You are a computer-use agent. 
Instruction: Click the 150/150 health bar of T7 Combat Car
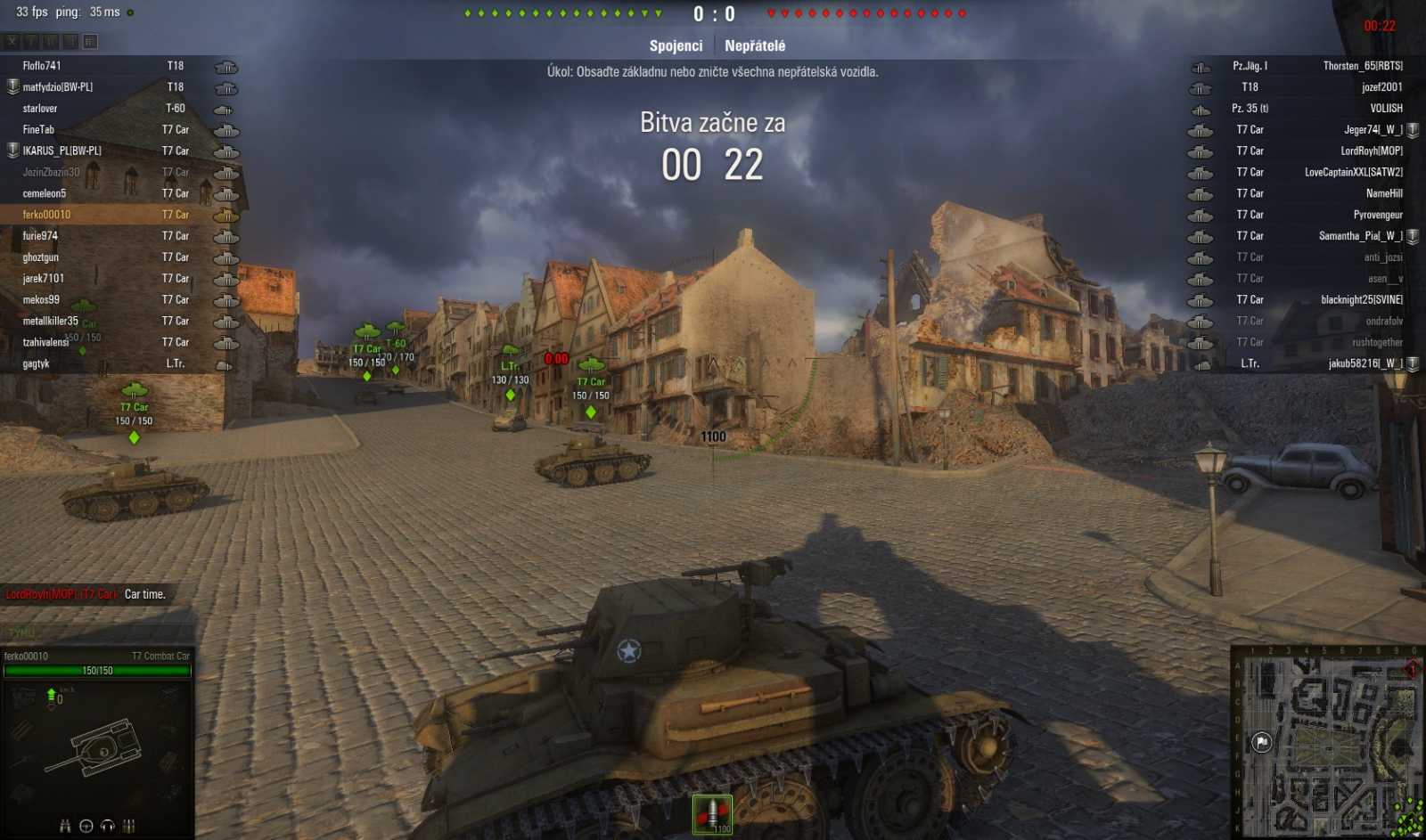pyautogui.click(x=98, y=669)
